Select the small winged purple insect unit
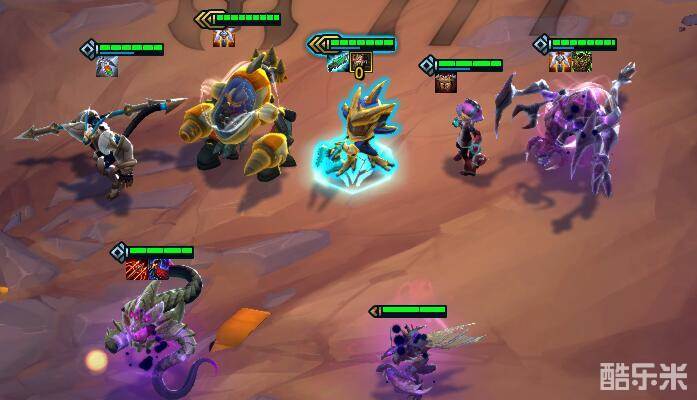The image size is (697, 400). coord(410,357)
